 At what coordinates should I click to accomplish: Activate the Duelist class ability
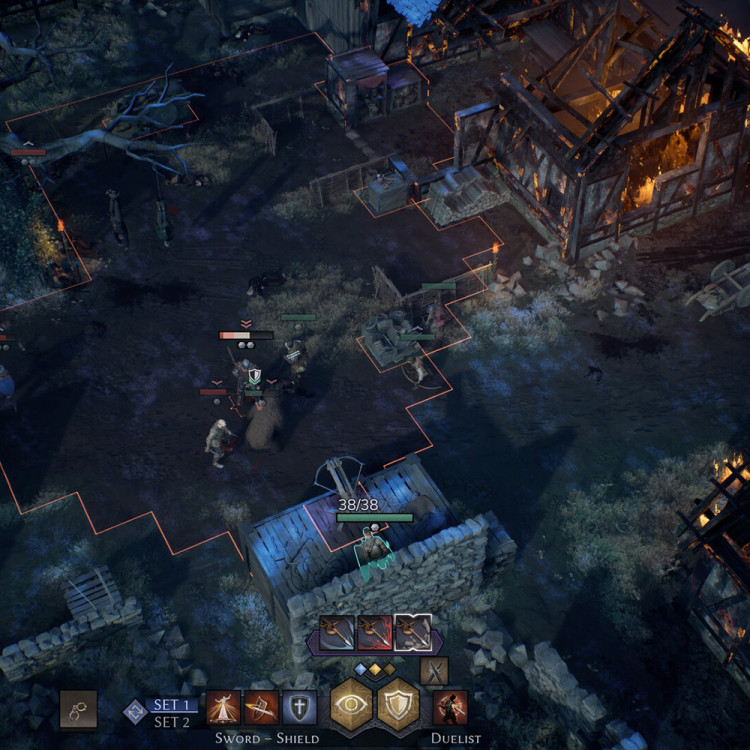click(450, 708)
